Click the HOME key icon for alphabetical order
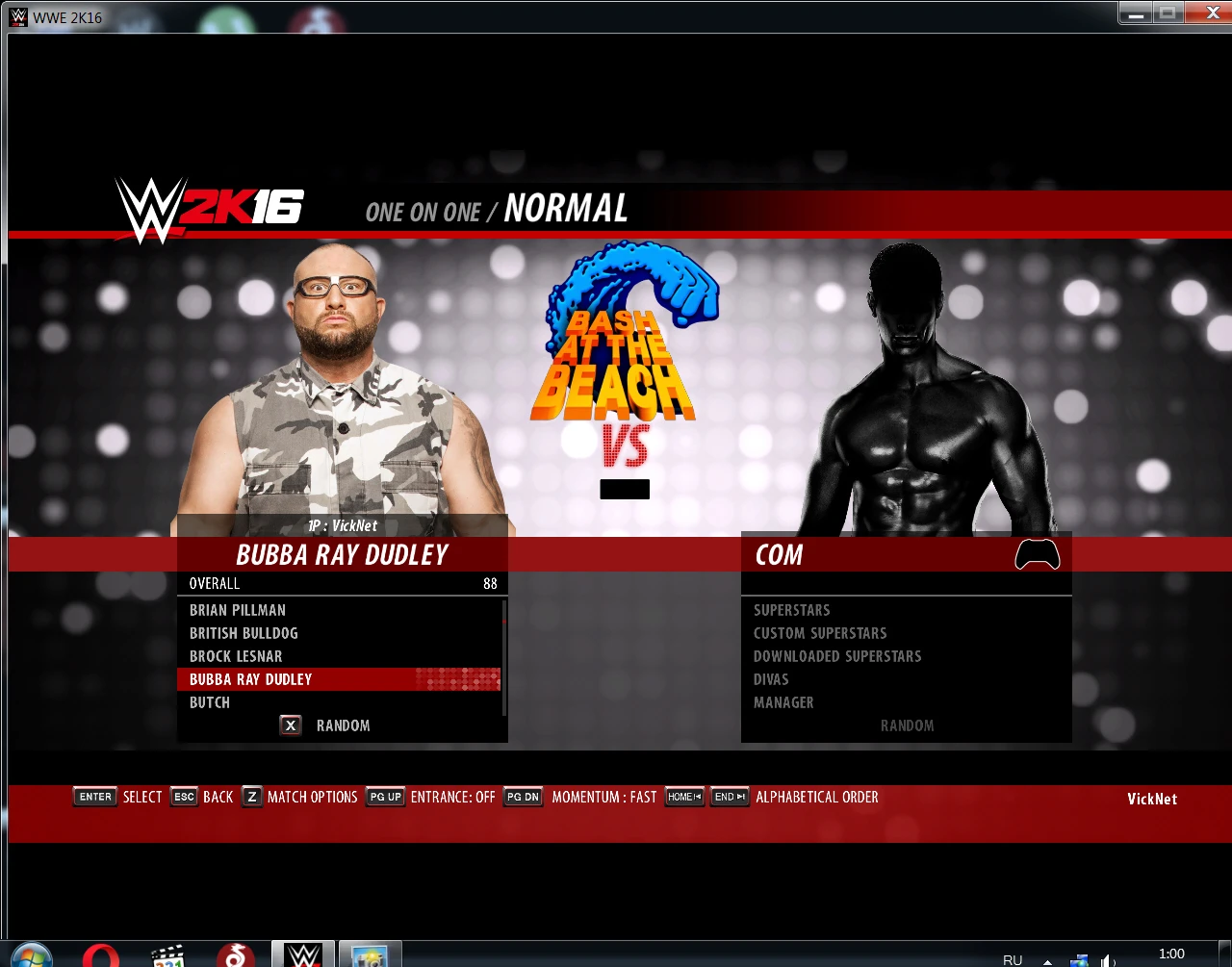Image resolution: width=1232 pixels, height=967 pixels. point(683,796)
